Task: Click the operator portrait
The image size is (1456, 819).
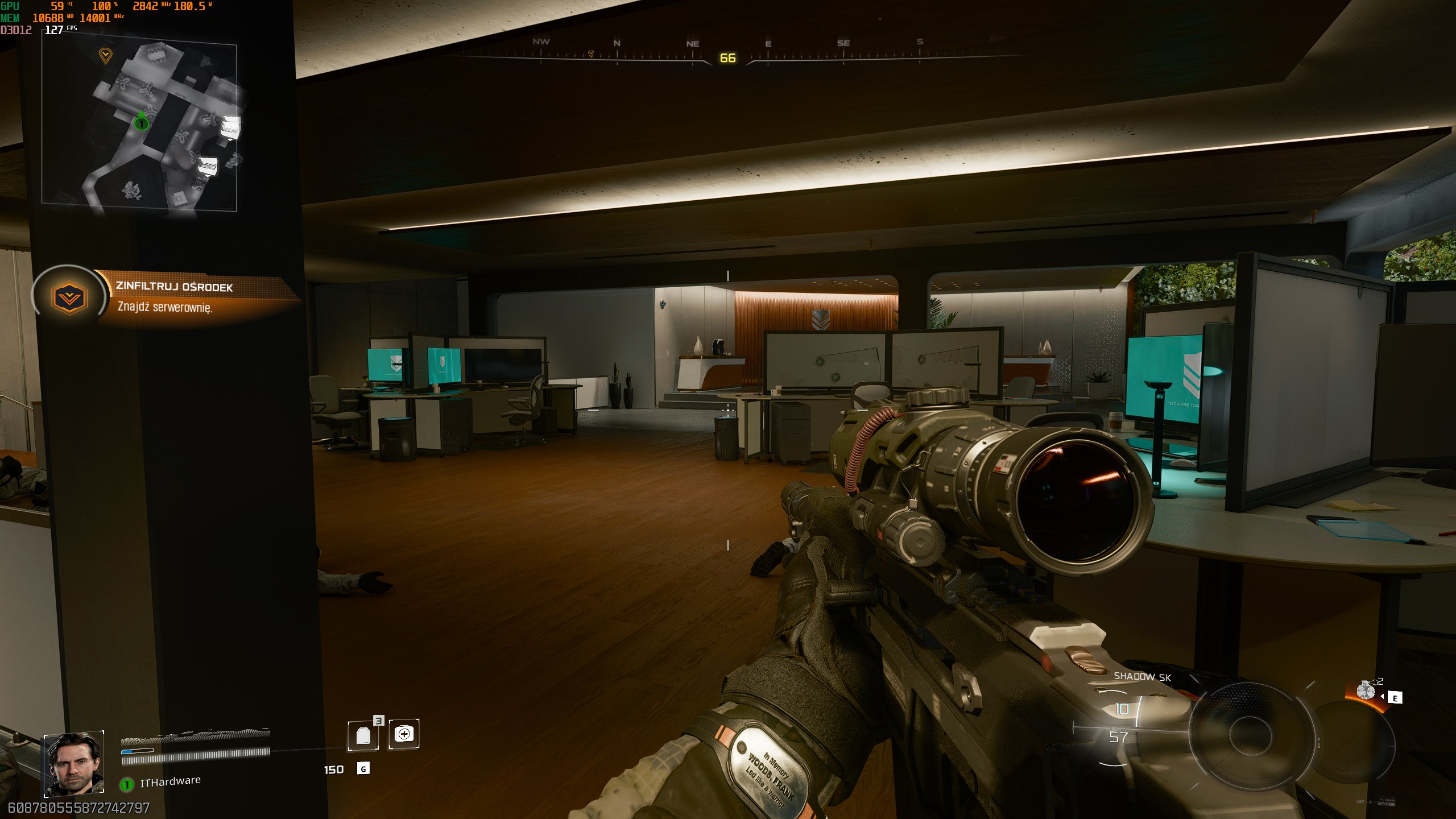Action: click(75, 763)
